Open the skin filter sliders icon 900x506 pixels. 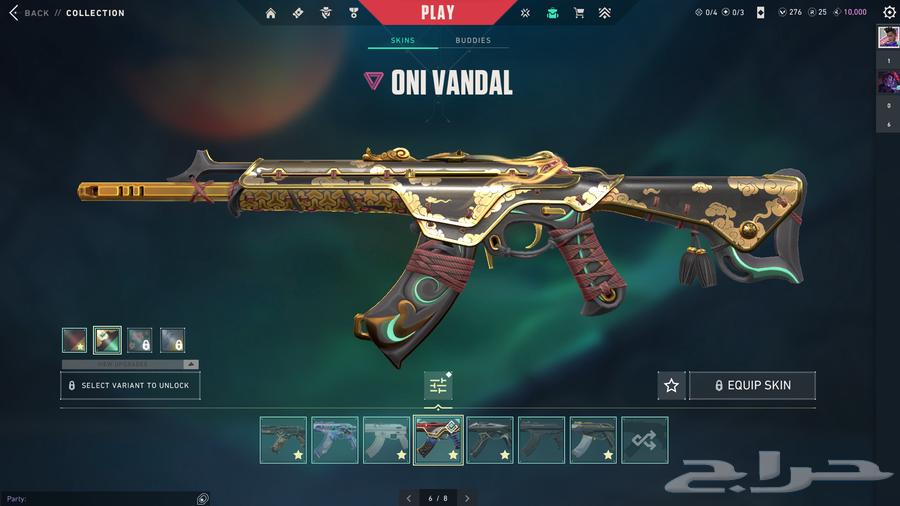[438, 385]
